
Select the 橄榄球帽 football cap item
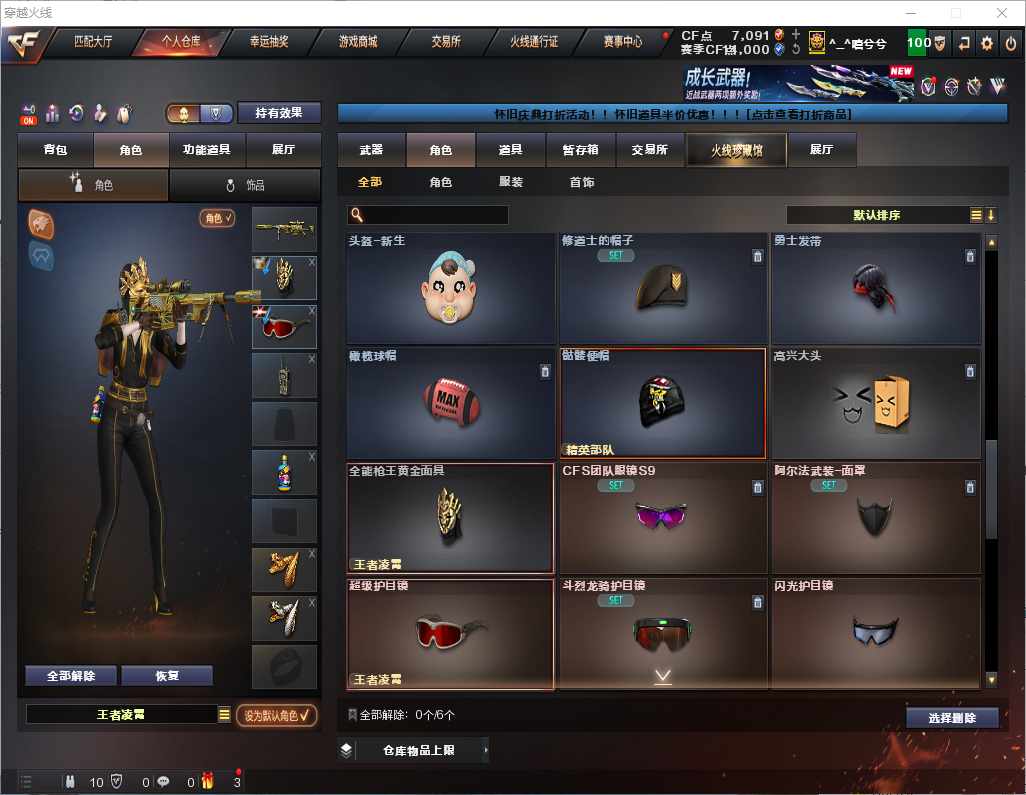[450, 402]
